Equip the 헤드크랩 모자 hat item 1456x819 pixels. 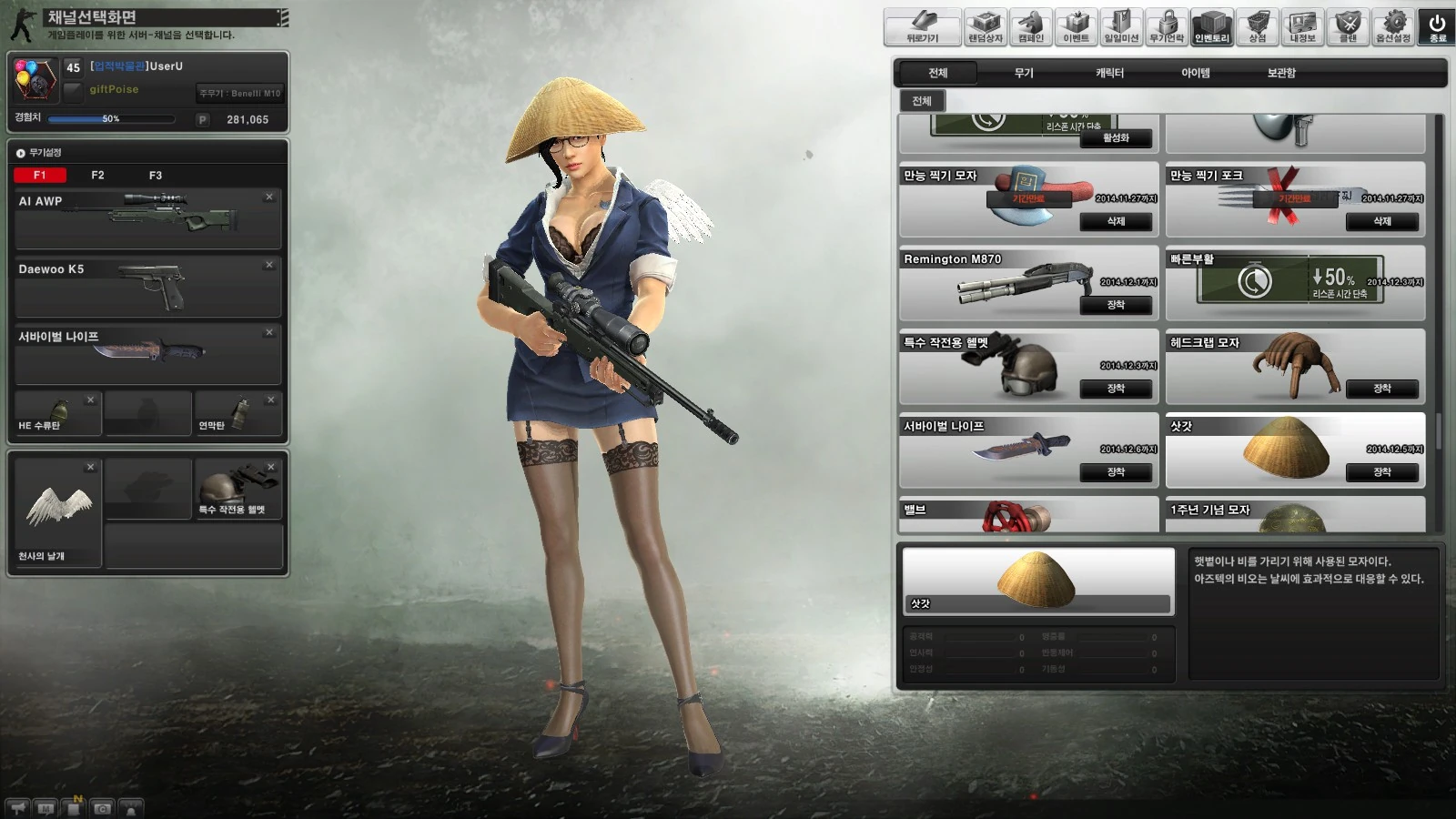1384,389
